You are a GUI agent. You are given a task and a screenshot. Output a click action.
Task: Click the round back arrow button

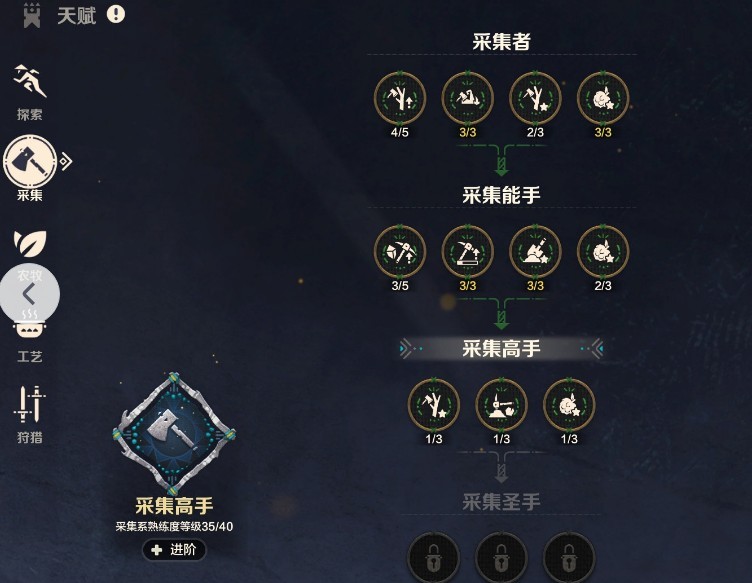point(29,294)
